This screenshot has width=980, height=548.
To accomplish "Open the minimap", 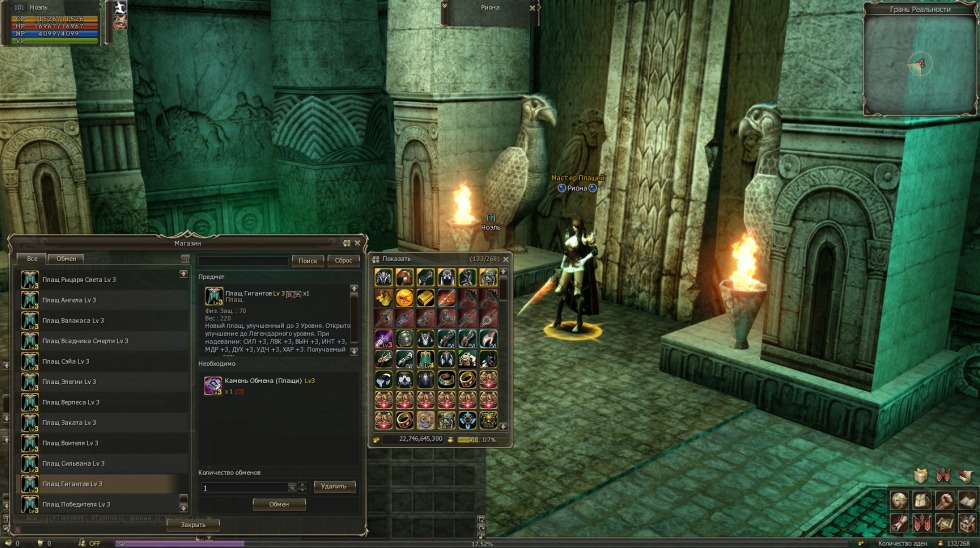I will point(920,62).
